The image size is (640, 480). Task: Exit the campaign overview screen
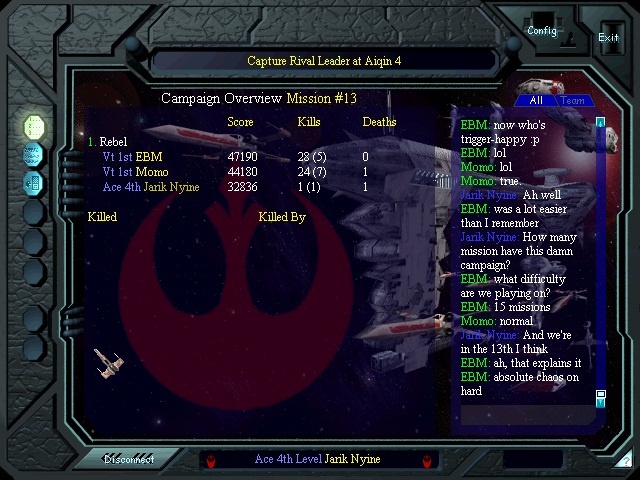(x=608, y=37)
